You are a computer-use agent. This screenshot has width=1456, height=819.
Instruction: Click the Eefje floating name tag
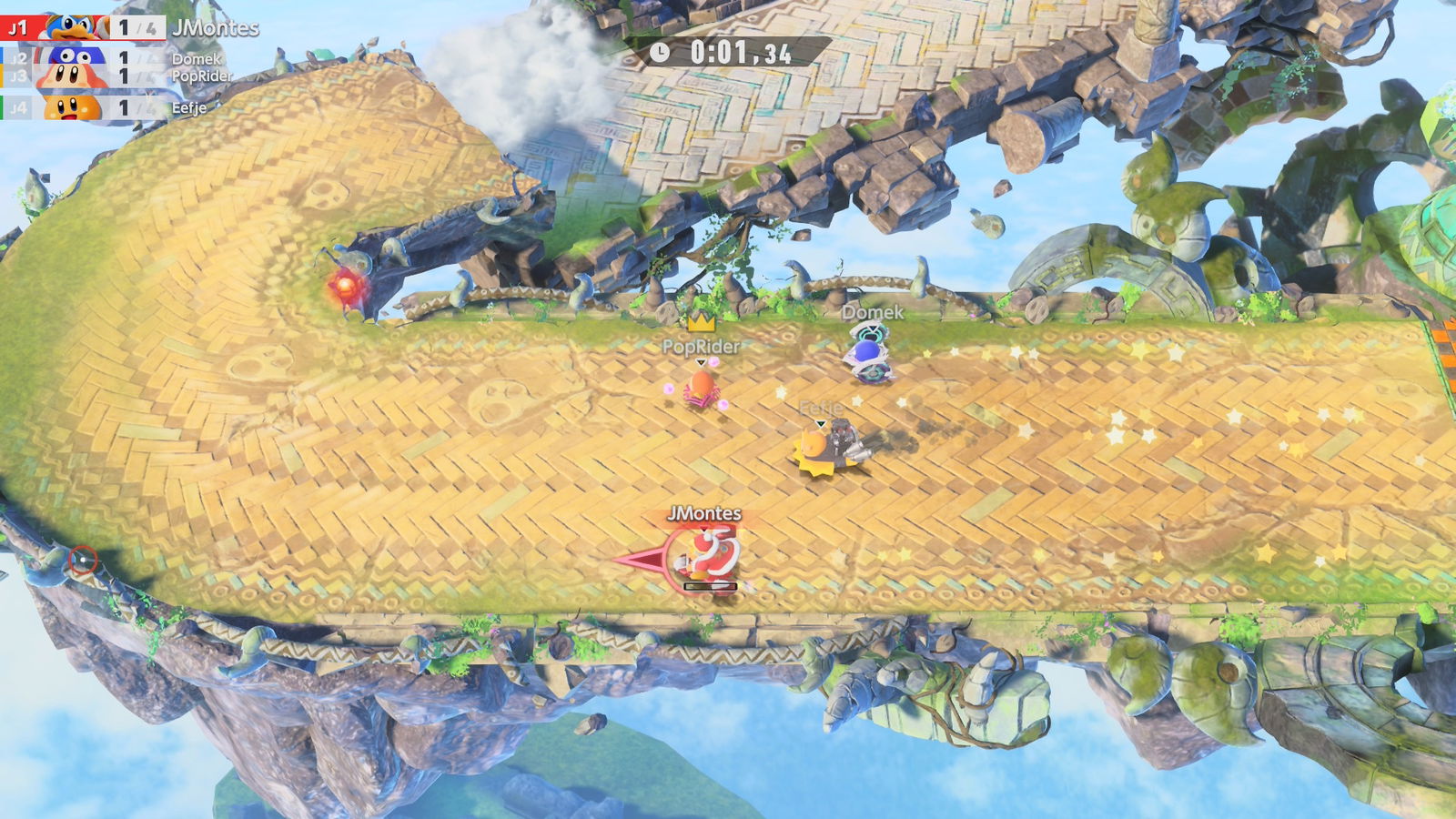(820, 407)
